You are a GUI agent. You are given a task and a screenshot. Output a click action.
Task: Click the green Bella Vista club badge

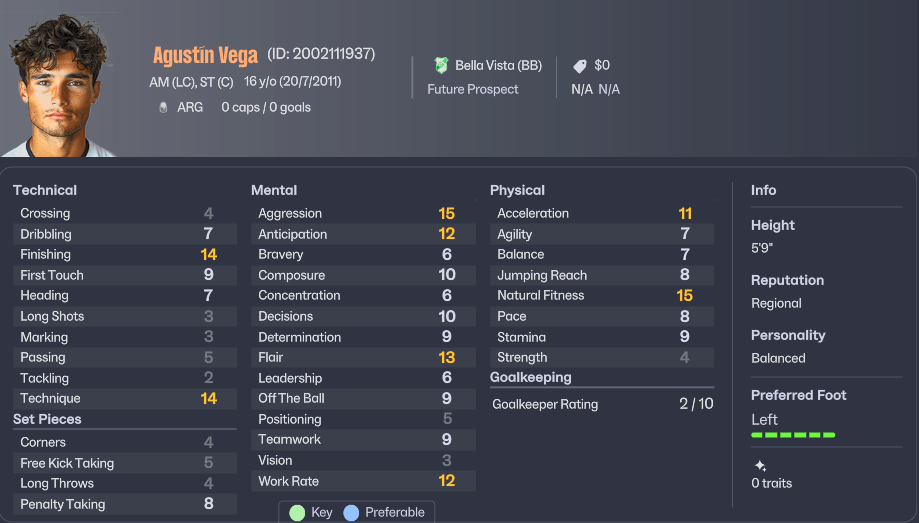tap(441, 65)
